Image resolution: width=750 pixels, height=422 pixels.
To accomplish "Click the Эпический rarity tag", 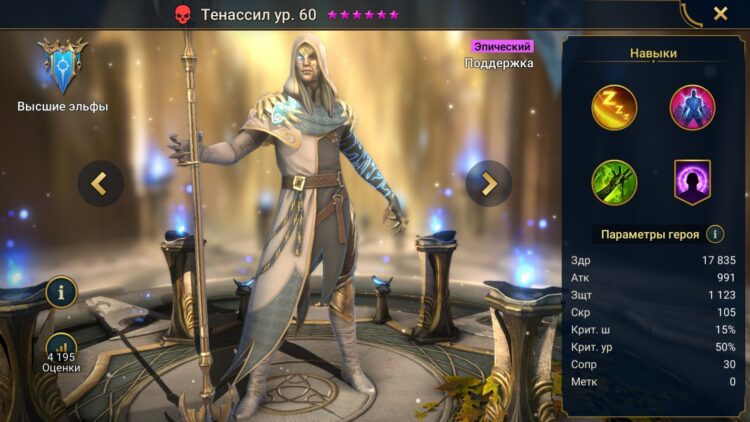I will pyautogui.click(x=502, y=46).
